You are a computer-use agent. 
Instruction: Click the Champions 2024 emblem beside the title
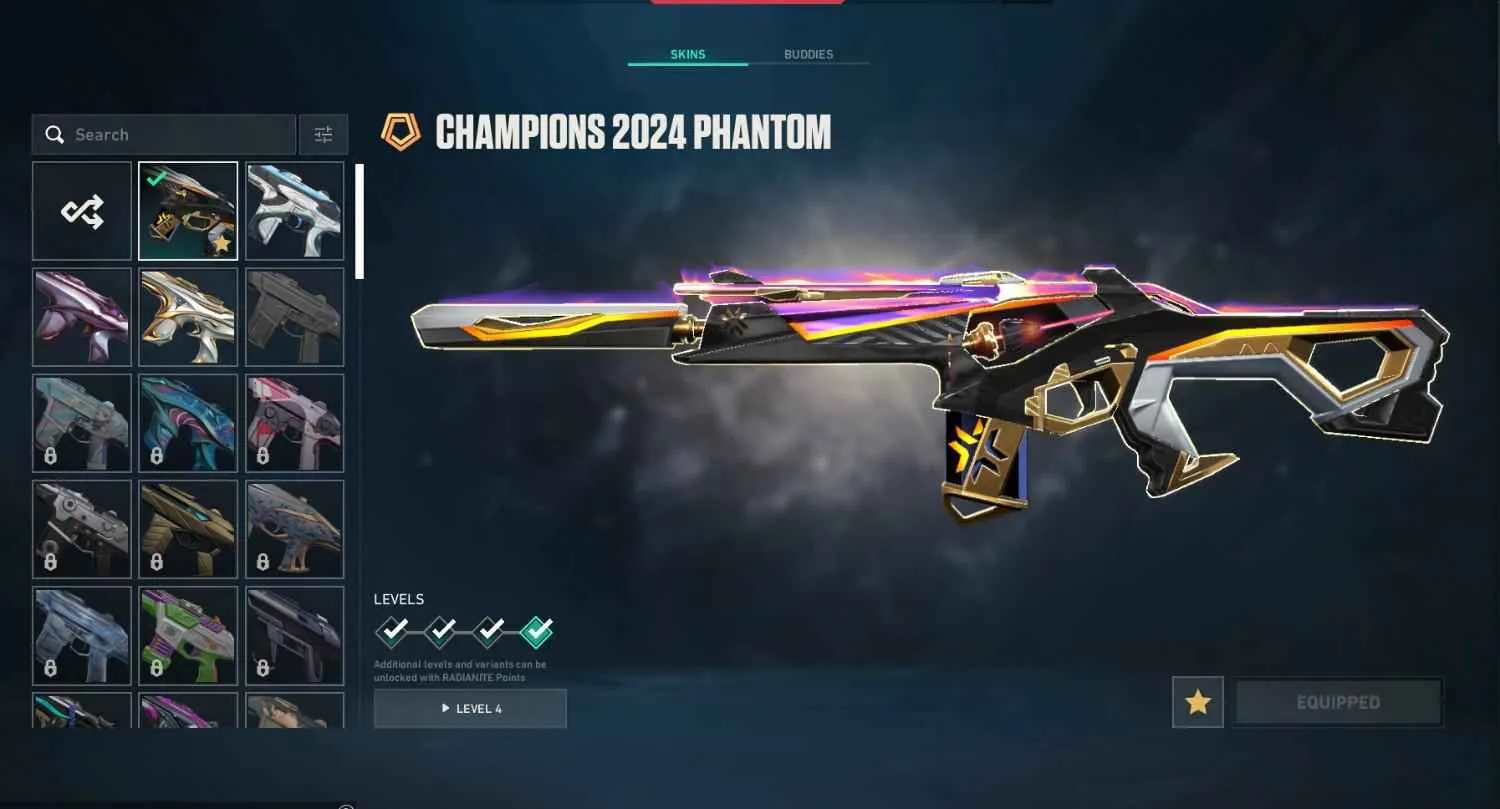(404, 131)
